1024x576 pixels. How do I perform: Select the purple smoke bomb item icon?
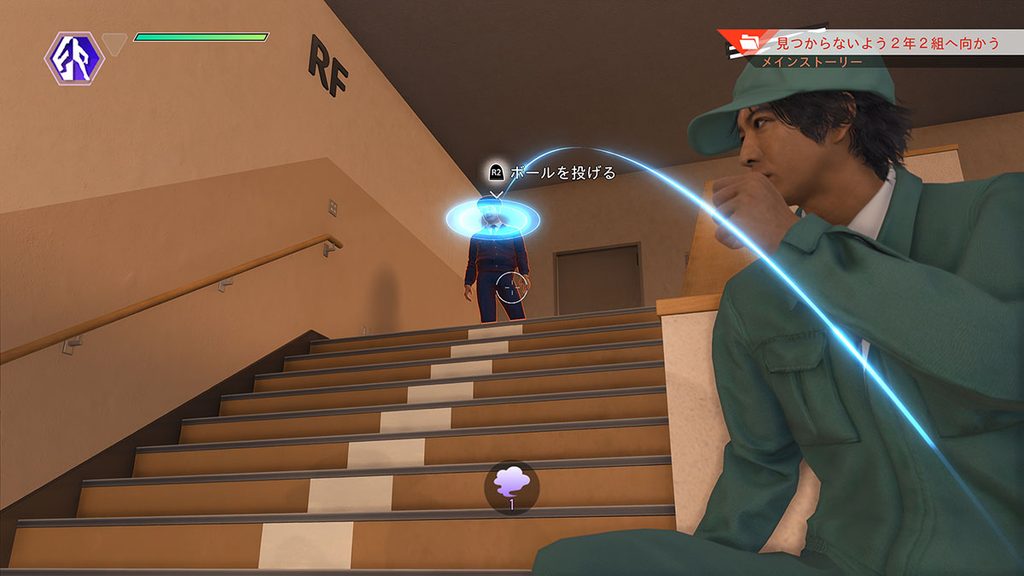click(511, 482)
